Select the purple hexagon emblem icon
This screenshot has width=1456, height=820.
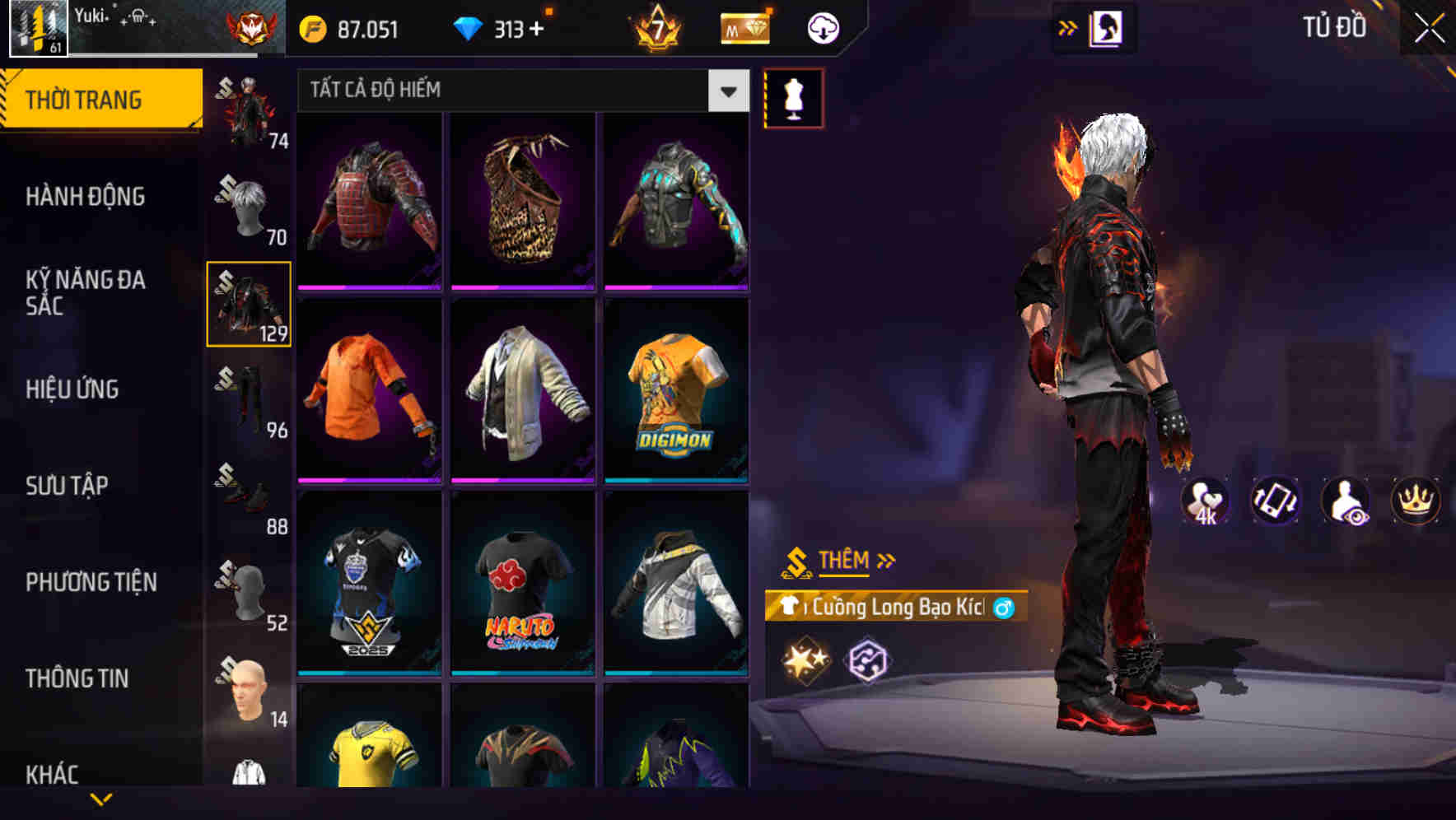(870, 659)
